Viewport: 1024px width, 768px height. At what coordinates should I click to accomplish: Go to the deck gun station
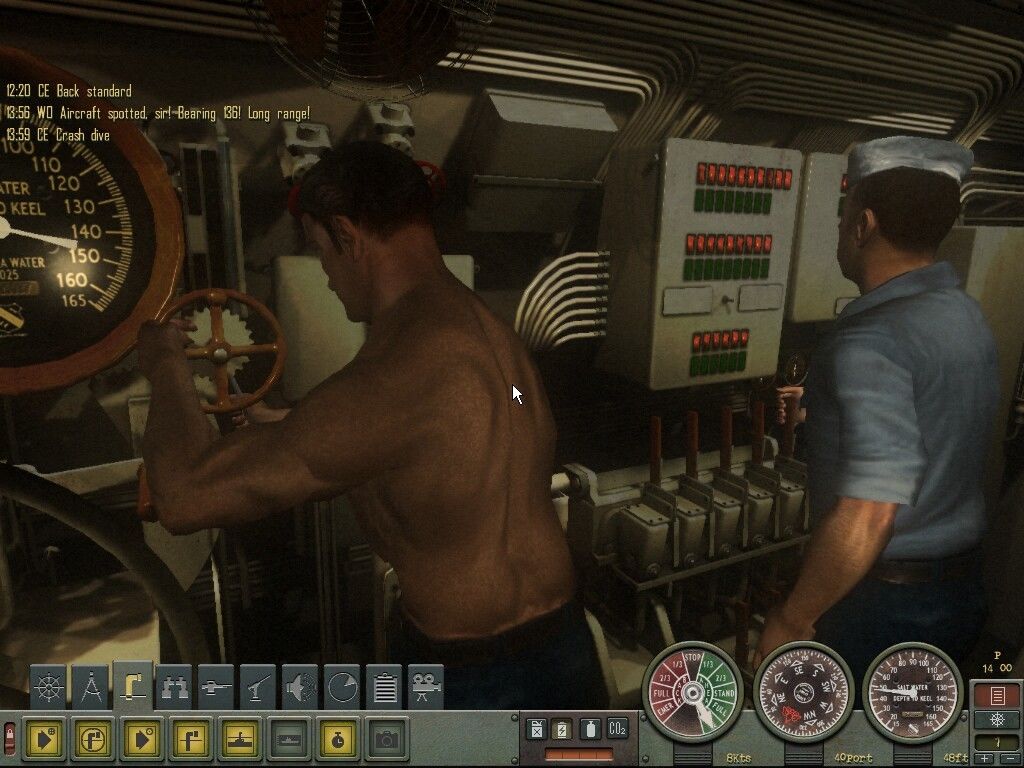tap(216, 687)
